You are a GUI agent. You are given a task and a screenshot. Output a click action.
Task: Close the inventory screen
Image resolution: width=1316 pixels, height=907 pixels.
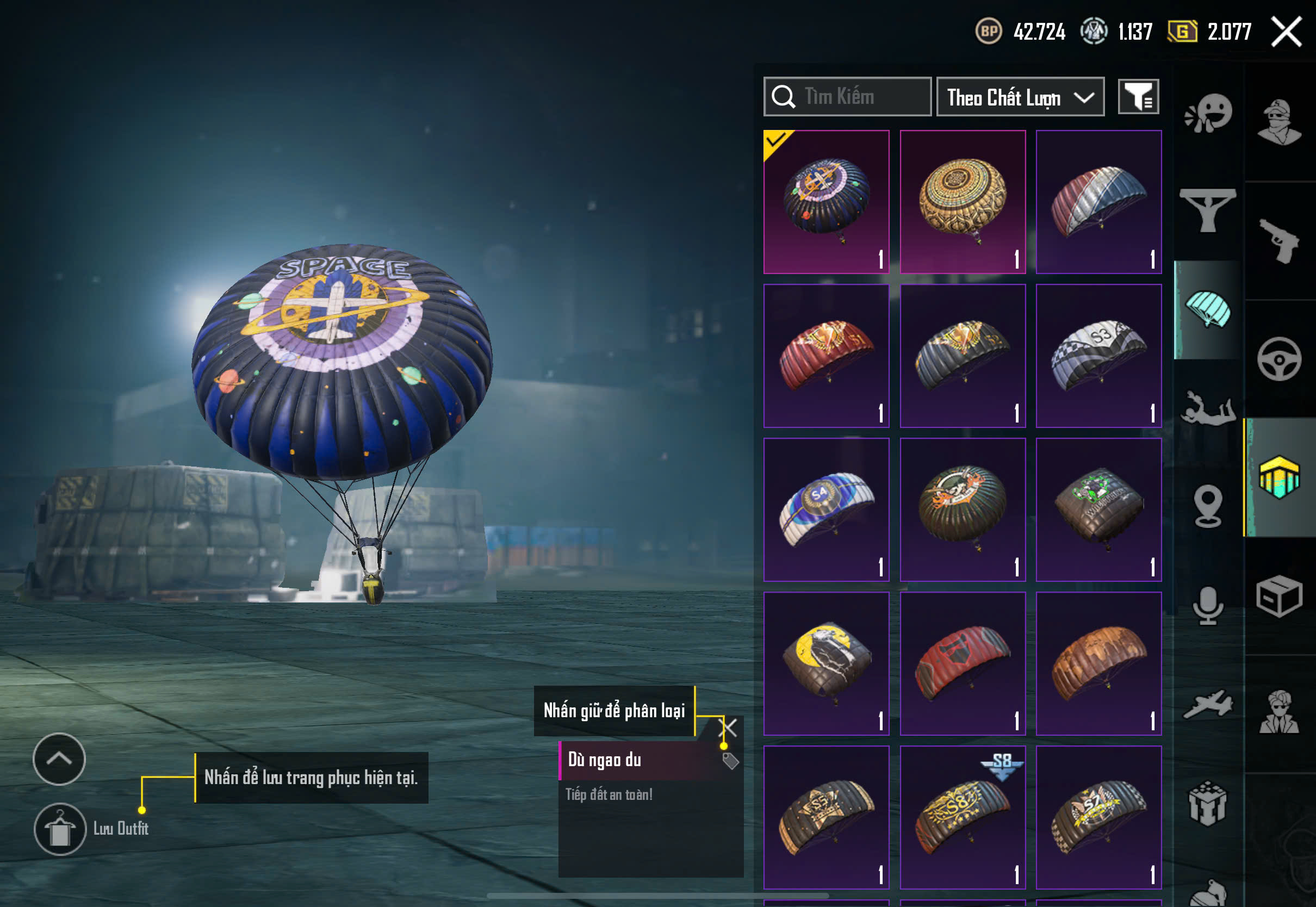tap(1286, 32)
